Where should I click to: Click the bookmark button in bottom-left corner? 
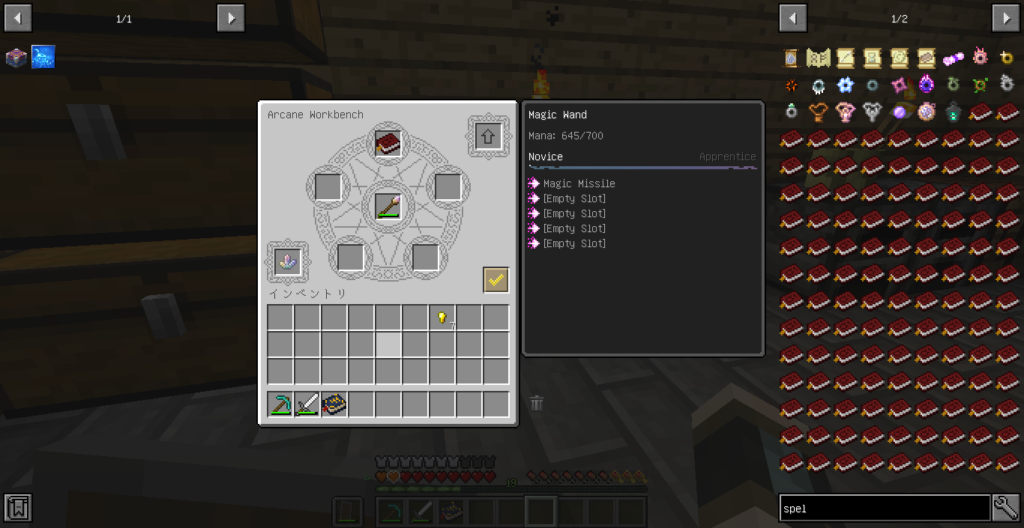[x=18, y=508]
